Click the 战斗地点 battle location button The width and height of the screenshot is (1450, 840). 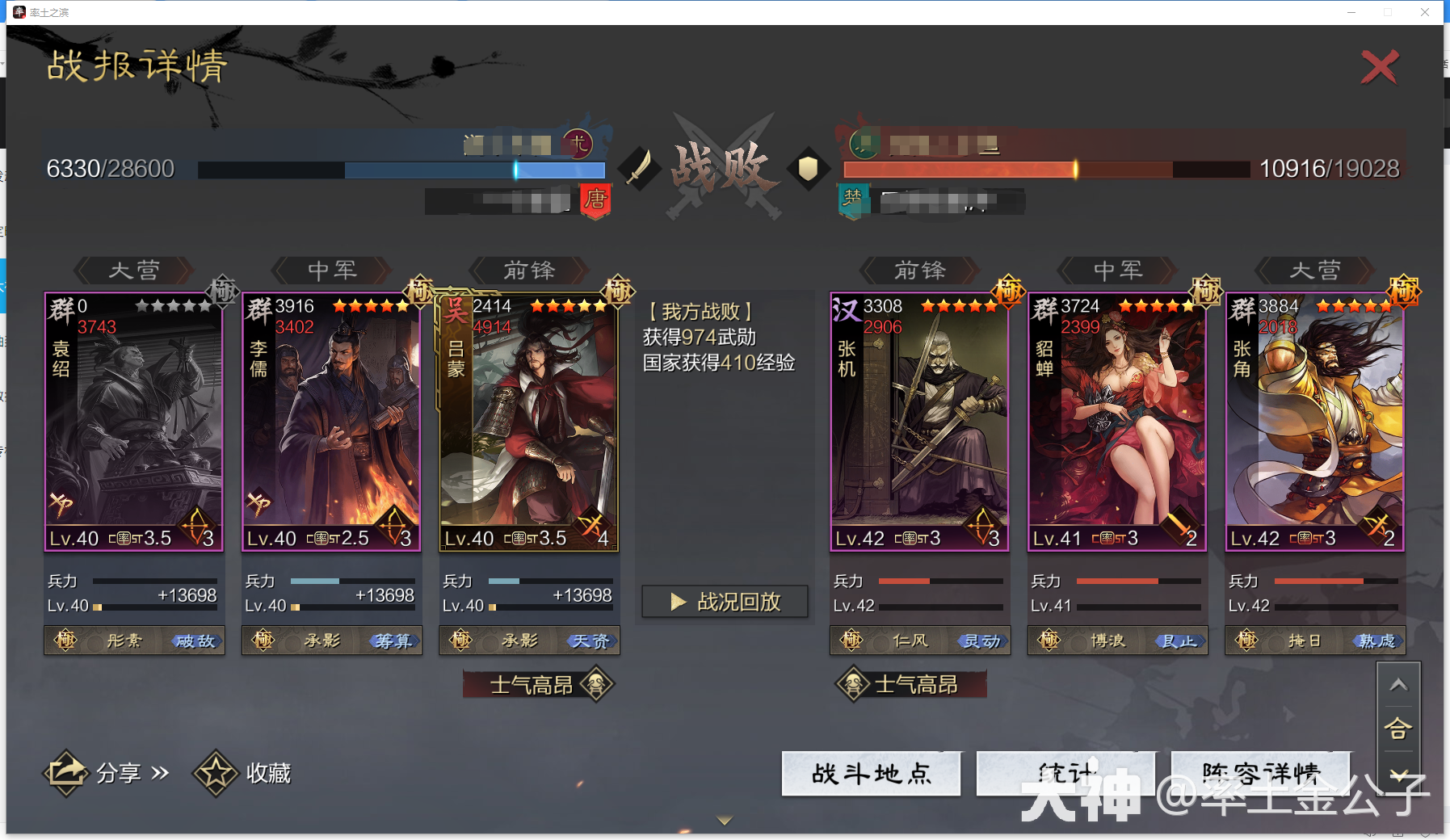pos(871,773)
